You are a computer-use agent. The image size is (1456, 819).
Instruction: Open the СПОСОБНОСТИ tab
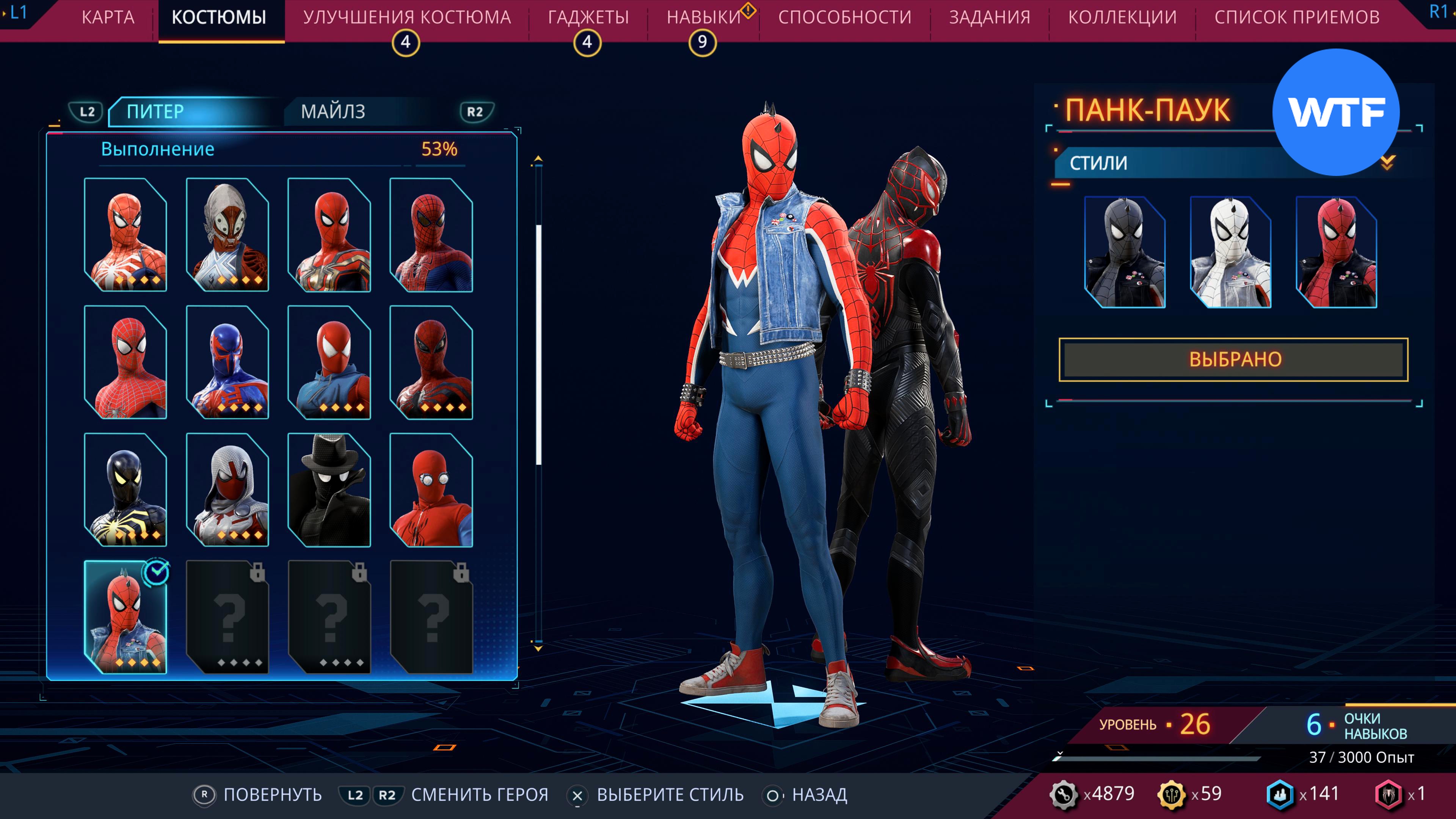[844, 17]
